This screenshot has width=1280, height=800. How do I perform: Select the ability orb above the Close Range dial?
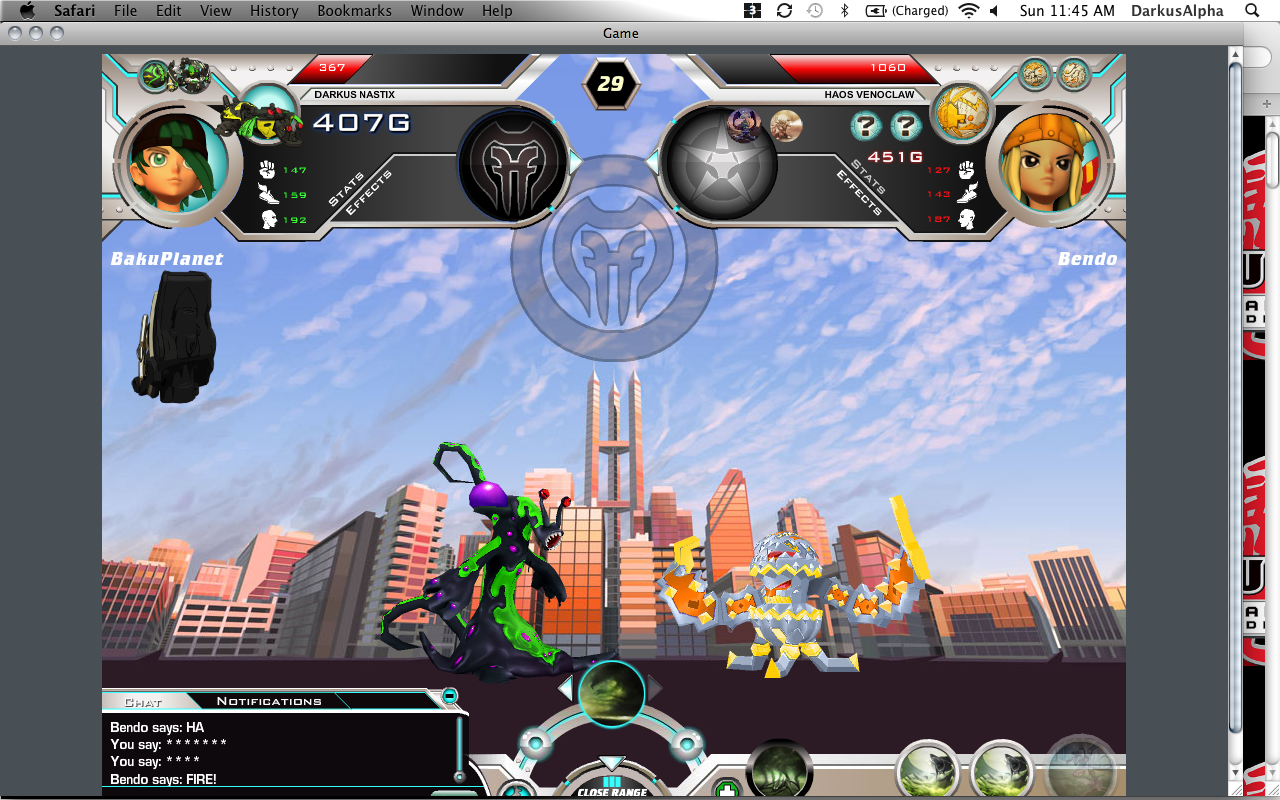(610, 693)
